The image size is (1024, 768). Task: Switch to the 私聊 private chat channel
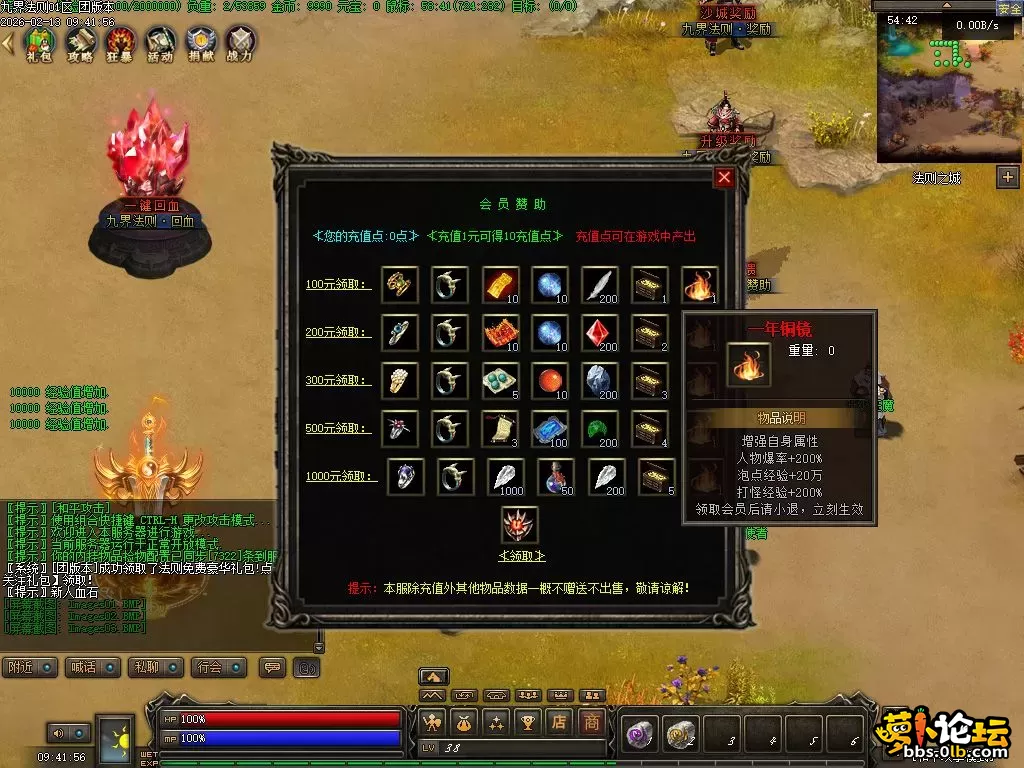(152, 667)
